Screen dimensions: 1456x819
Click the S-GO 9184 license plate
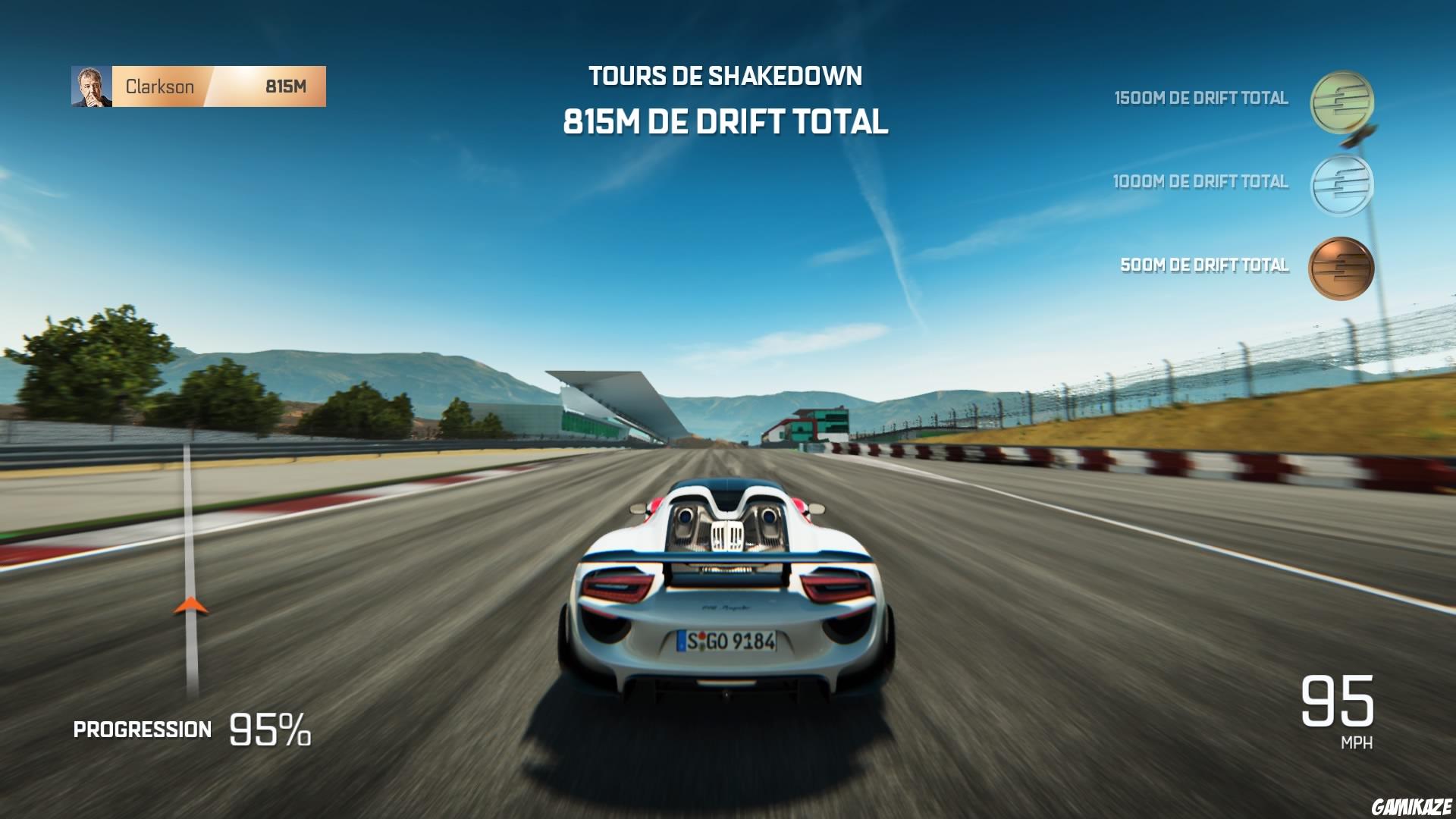click(726, 642)
